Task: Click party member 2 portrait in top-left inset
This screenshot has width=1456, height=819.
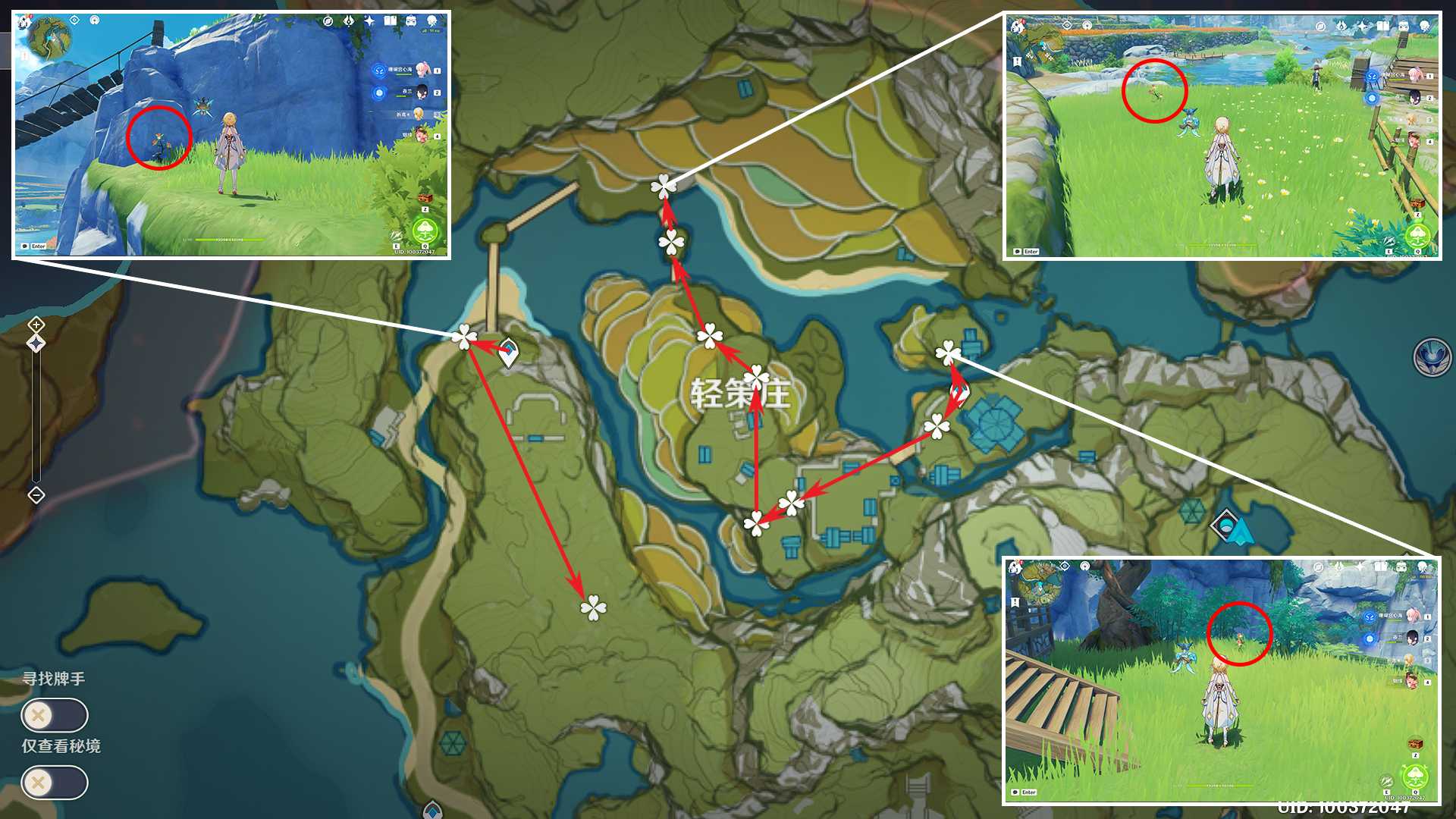Action: [x=422, y=91]
